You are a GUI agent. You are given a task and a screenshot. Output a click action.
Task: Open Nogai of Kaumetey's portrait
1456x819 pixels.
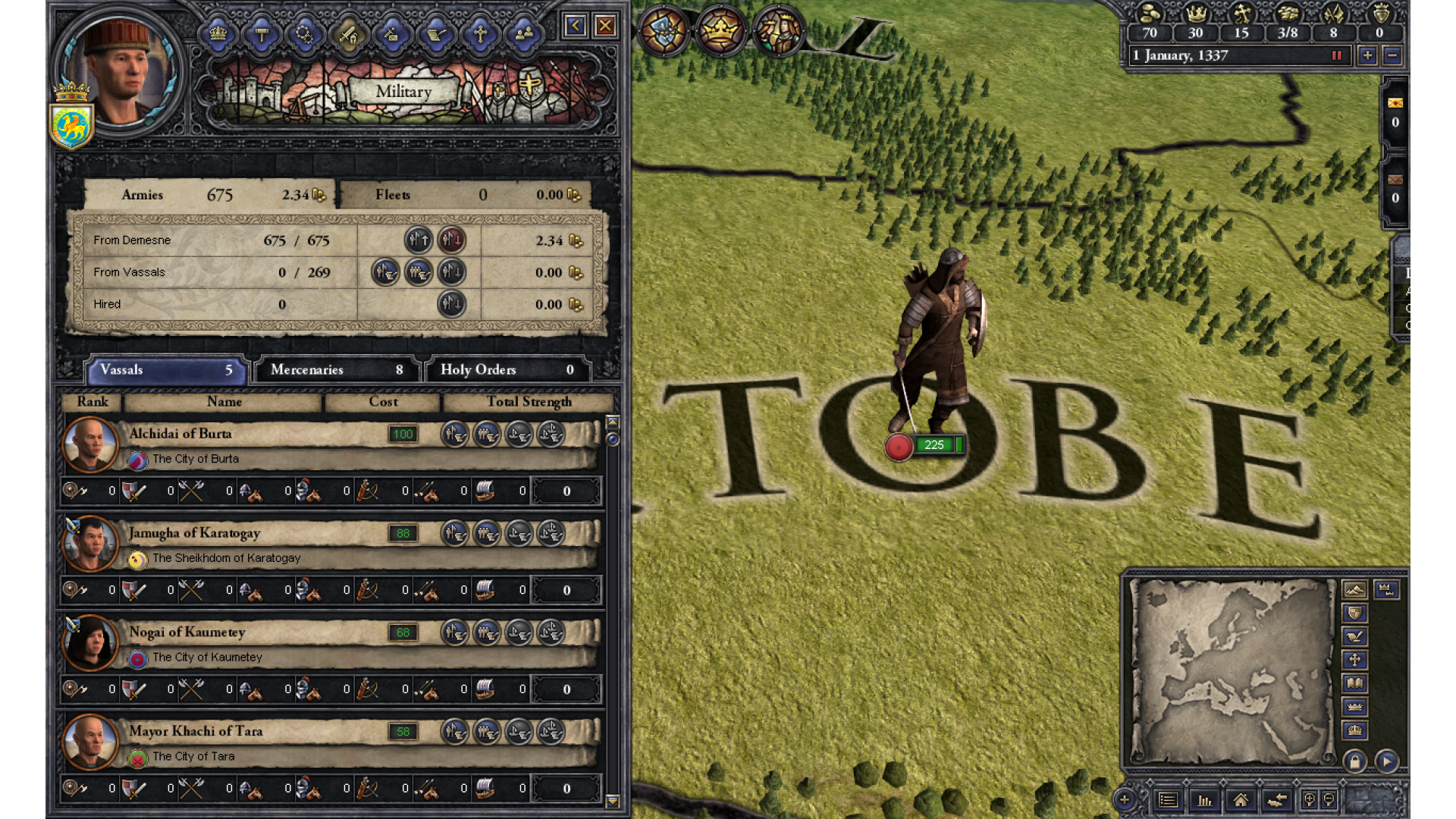tap(90, 642)
